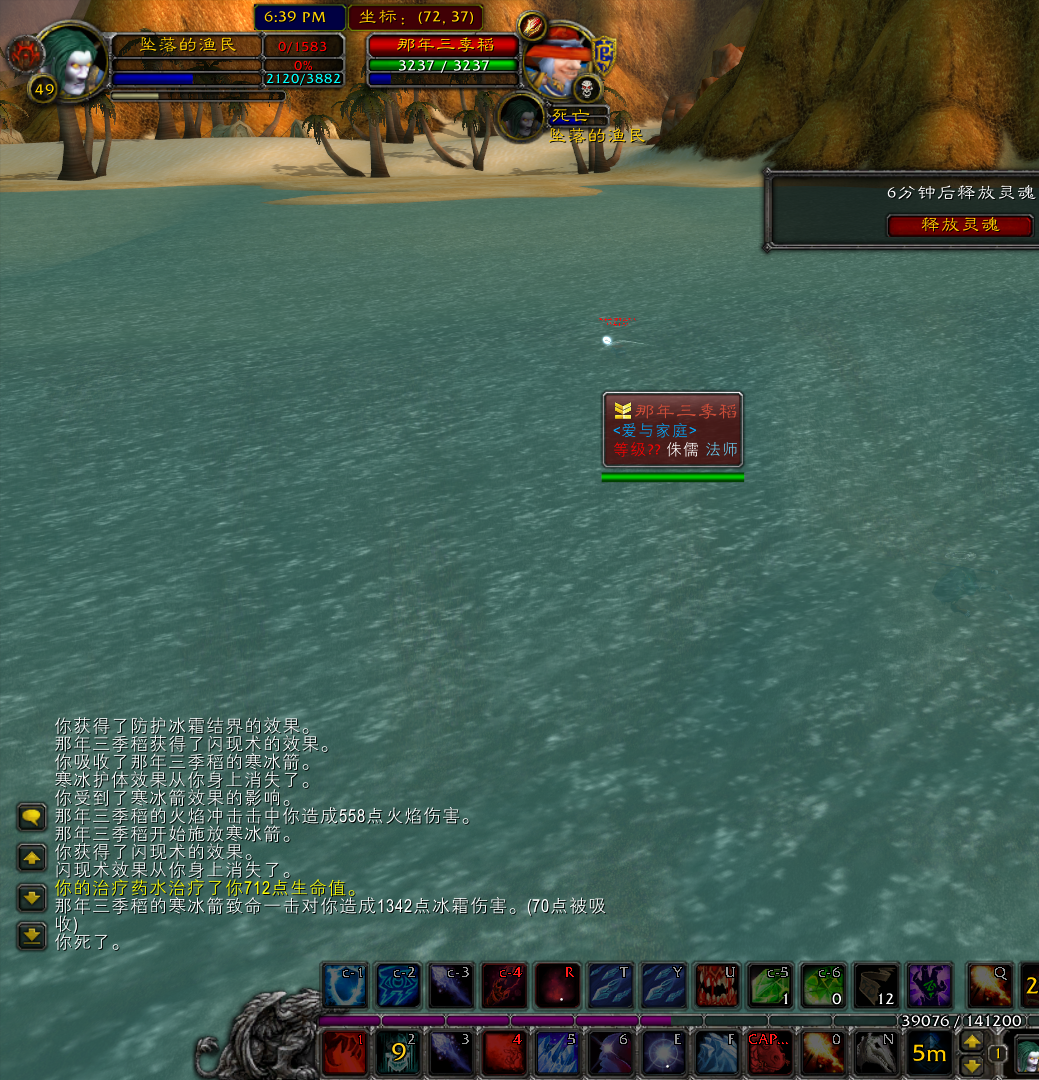Jump to the bottom of the chat log
1039x1080 pixels.
pos(32,935)
